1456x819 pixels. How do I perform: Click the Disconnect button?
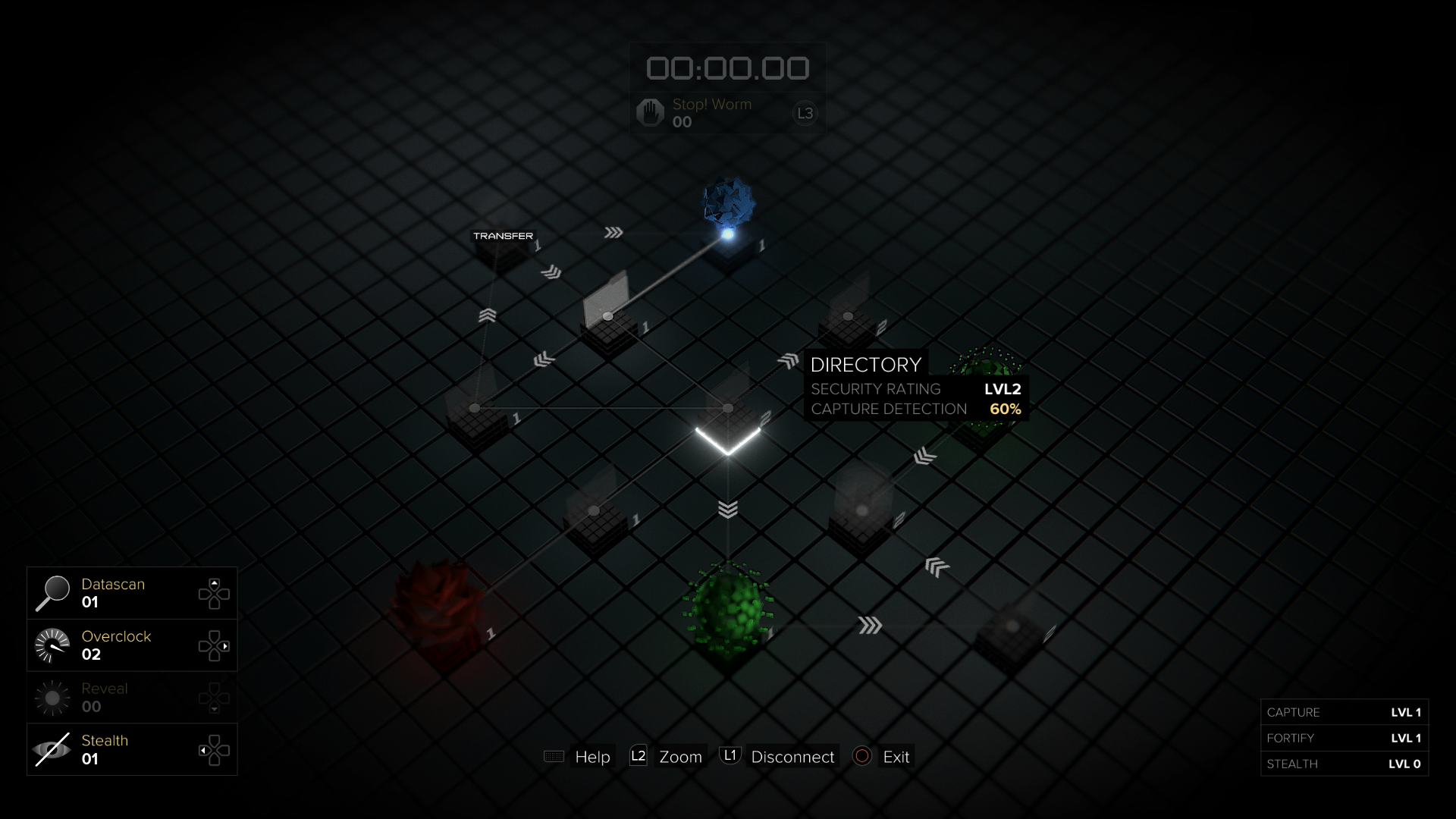(792, 756)
